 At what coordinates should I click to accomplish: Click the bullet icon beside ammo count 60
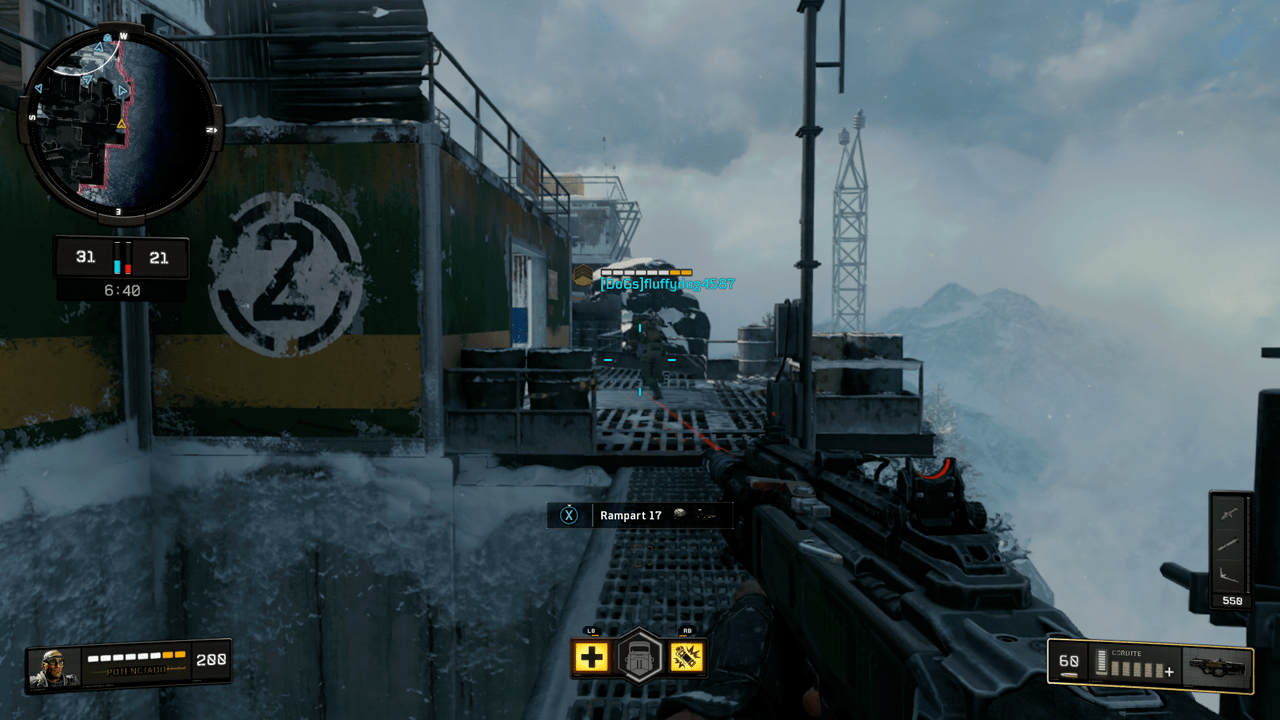[1068, 673]
